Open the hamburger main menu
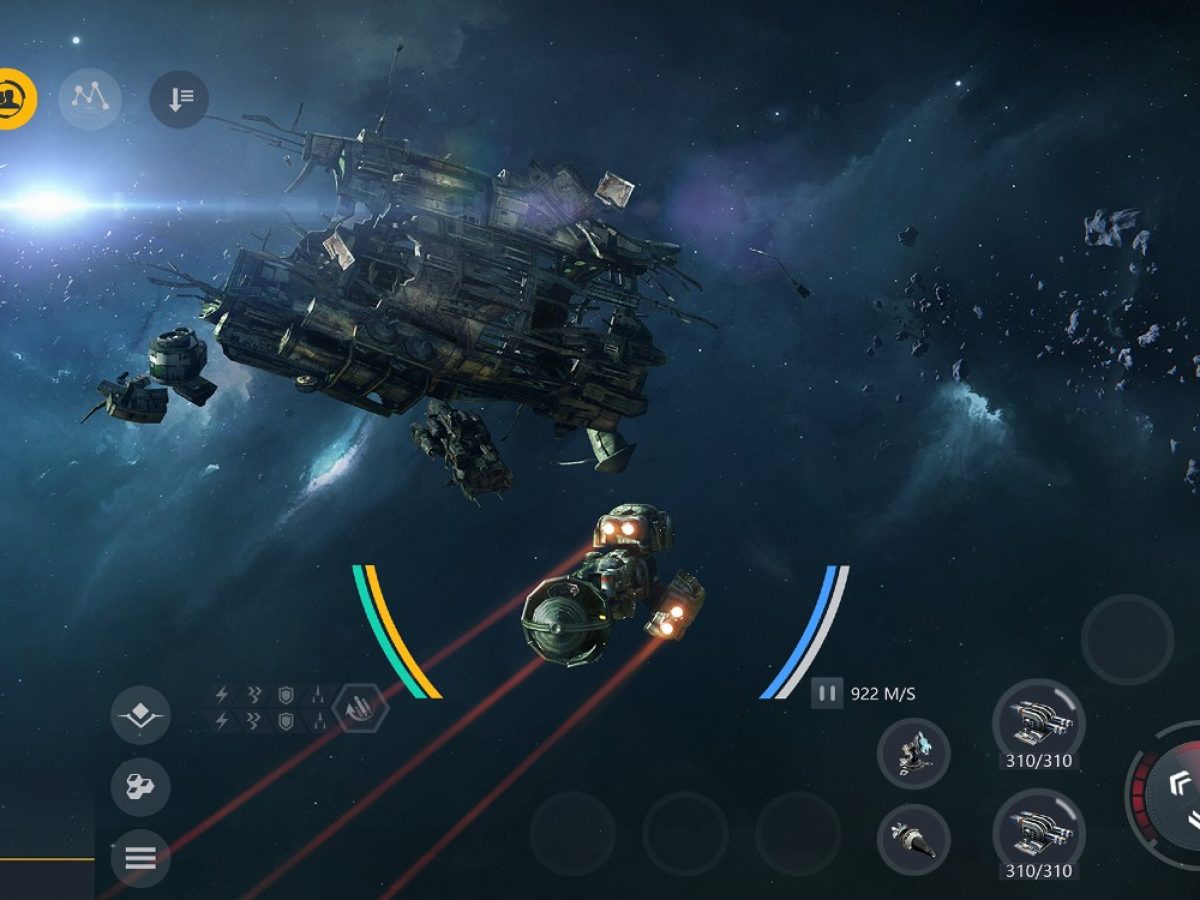Screen dimensions: 1200x900 [140, 857]
